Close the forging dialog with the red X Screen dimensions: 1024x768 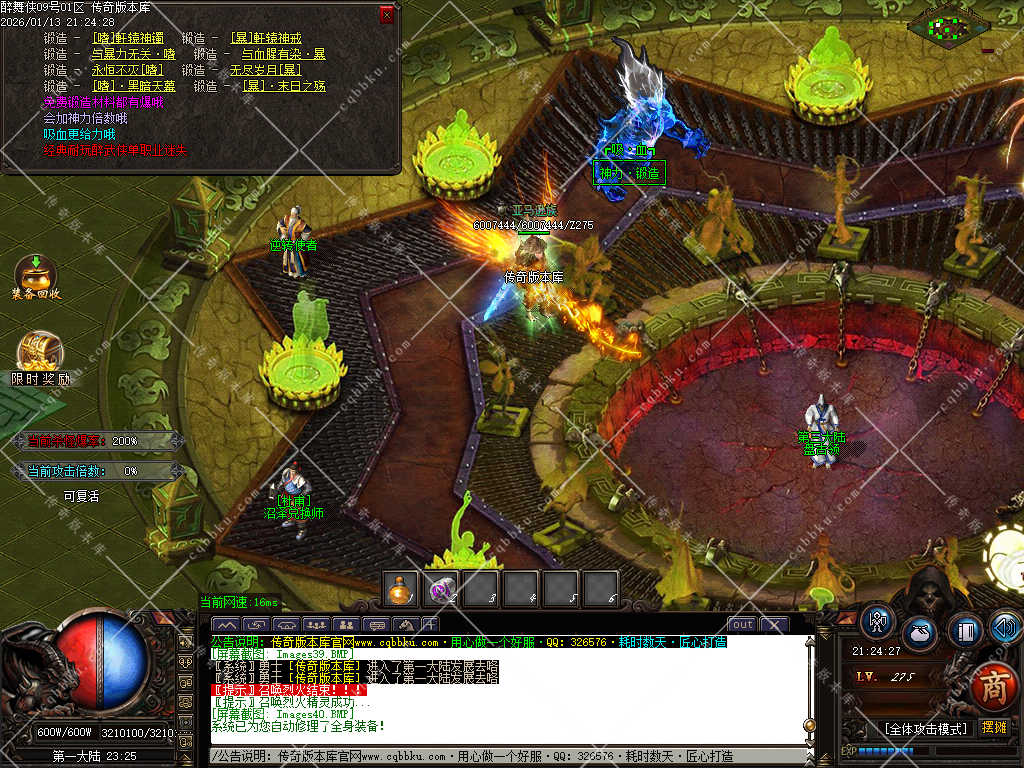[x=387, y=15]
